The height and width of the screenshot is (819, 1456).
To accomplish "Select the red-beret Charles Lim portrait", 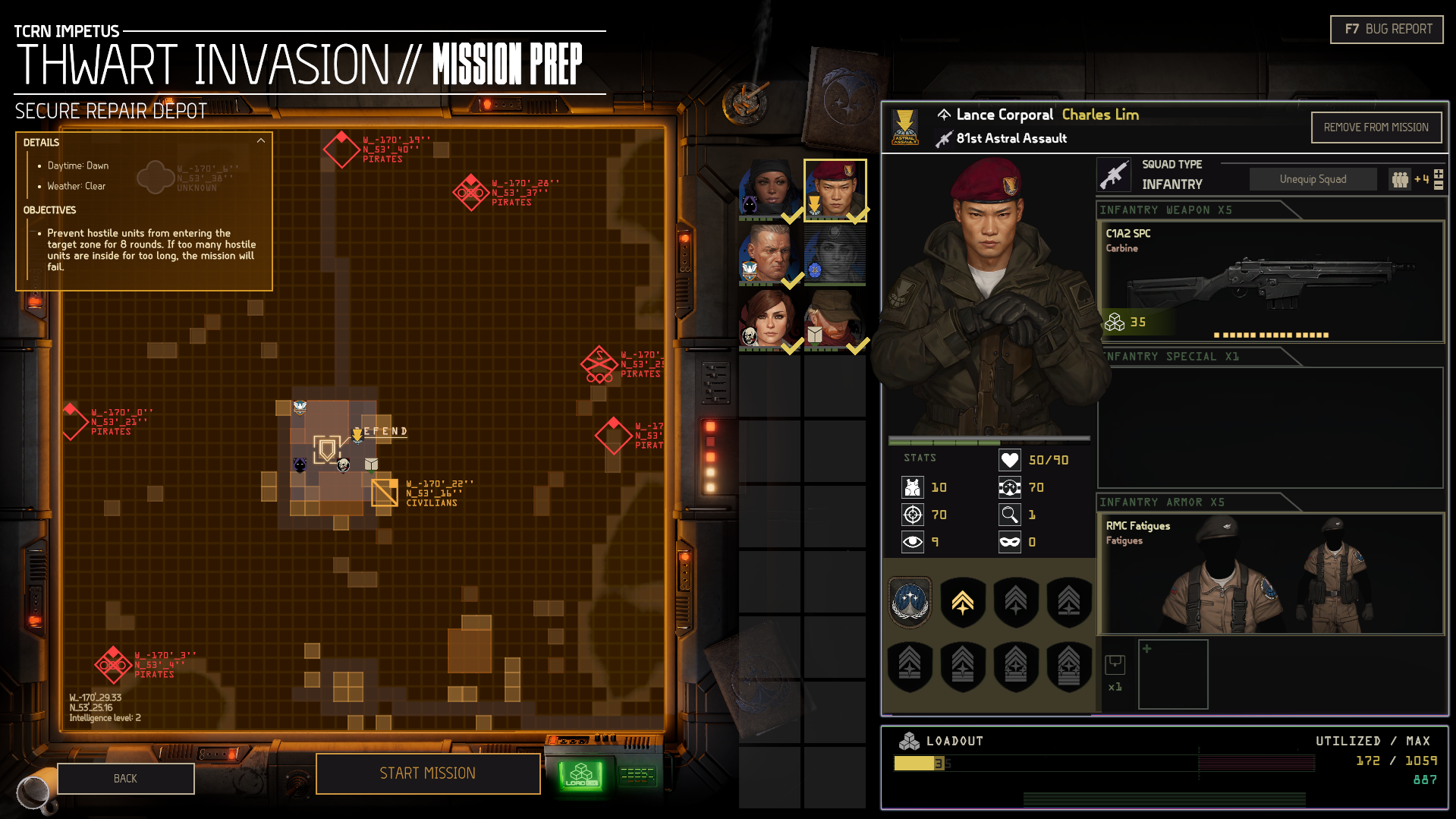I will pyautogui.click(x=835, y=190).
